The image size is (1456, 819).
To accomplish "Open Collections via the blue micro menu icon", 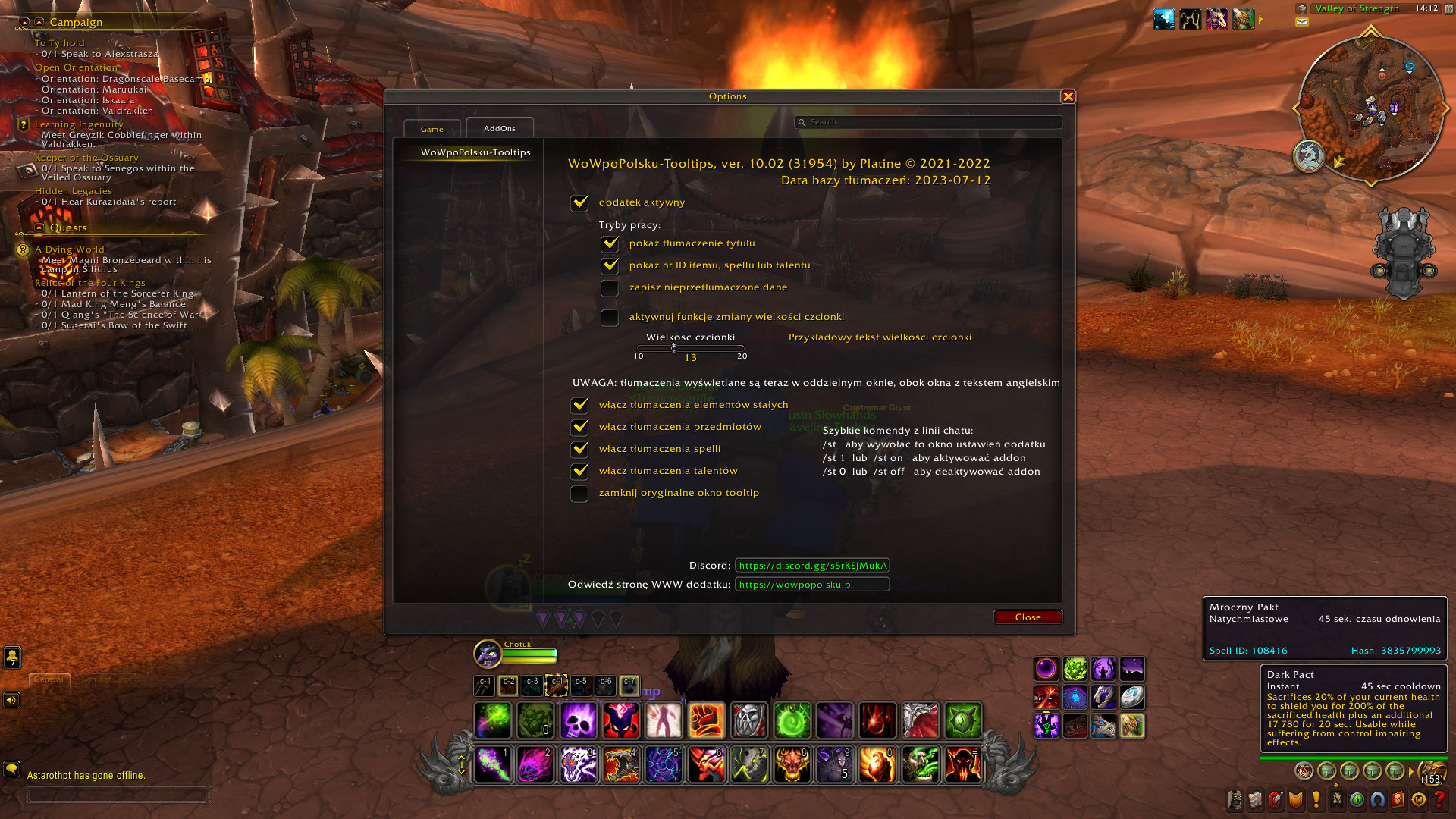I will 1376,799.
